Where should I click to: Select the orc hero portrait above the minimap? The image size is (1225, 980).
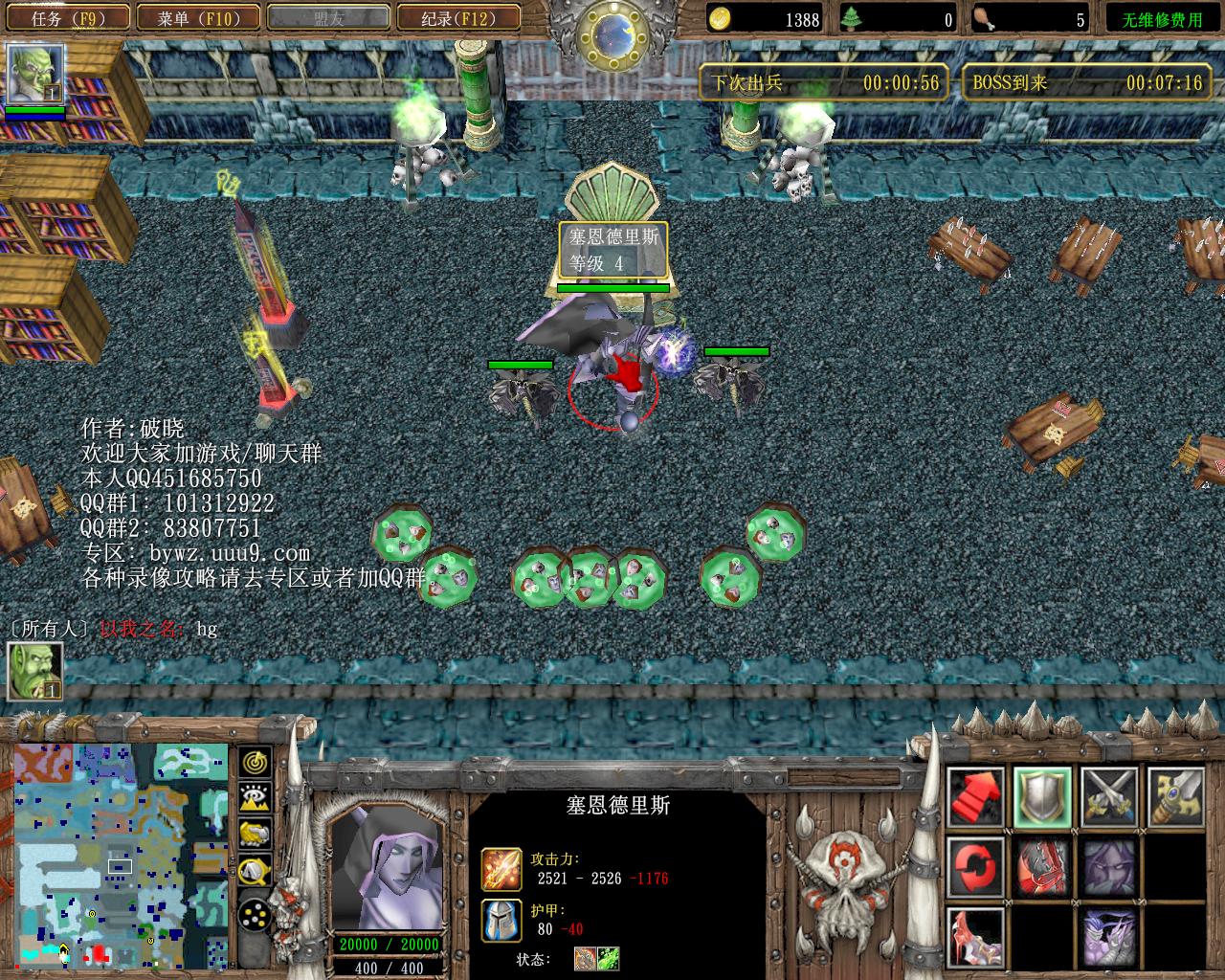(x=35, y=670)
